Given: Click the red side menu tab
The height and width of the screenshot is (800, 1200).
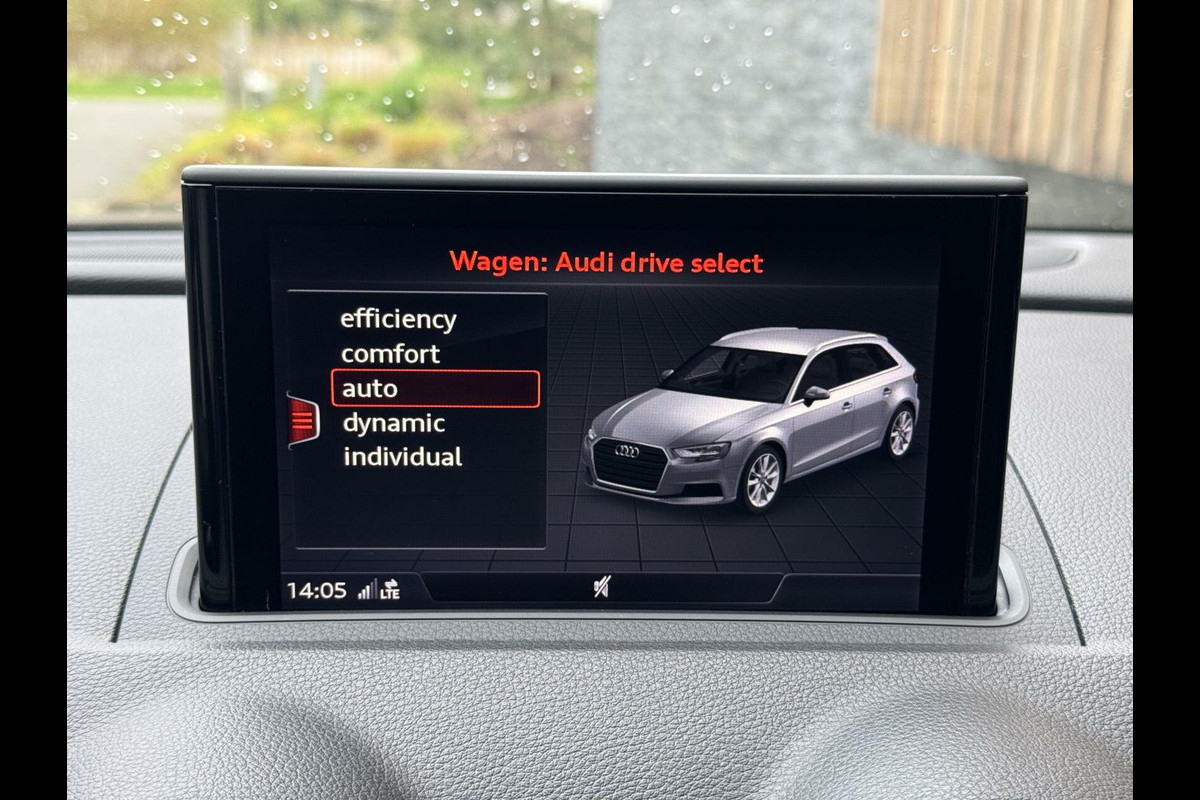Looking at the screenshot, I should coord(302,419).
